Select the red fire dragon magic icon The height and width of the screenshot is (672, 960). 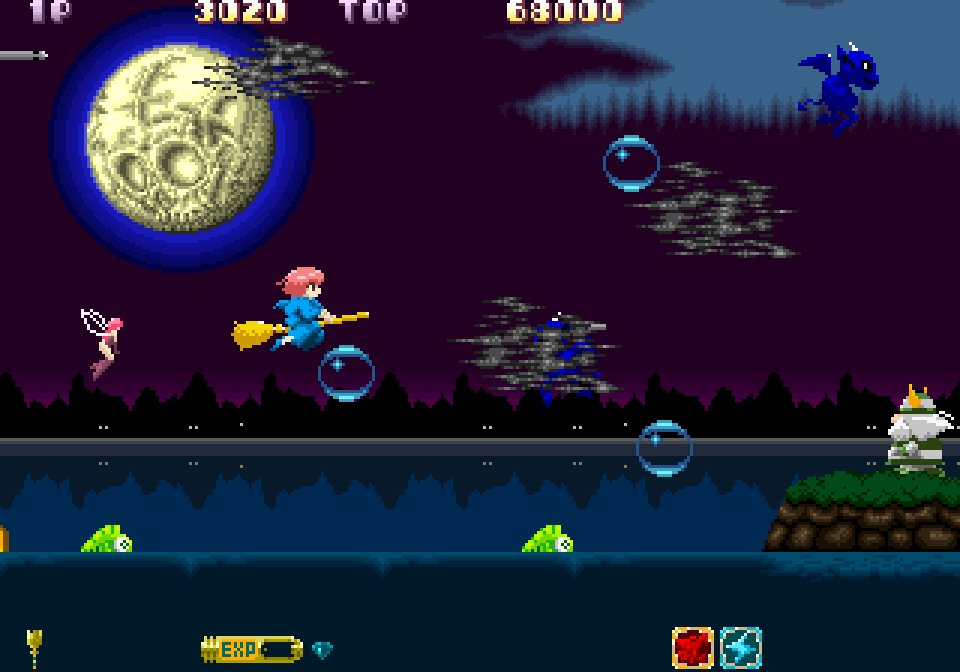point(692,648)
